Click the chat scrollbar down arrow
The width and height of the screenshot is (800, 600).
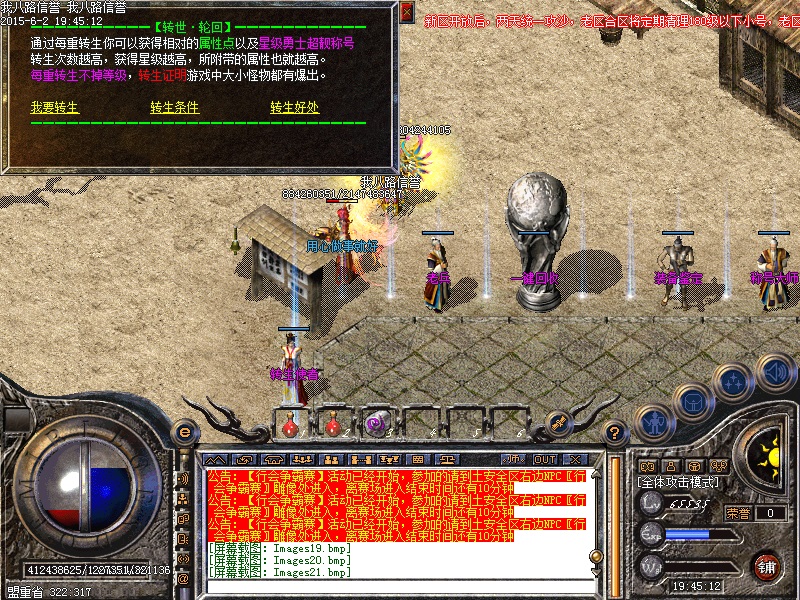click(x=597, y=574)
